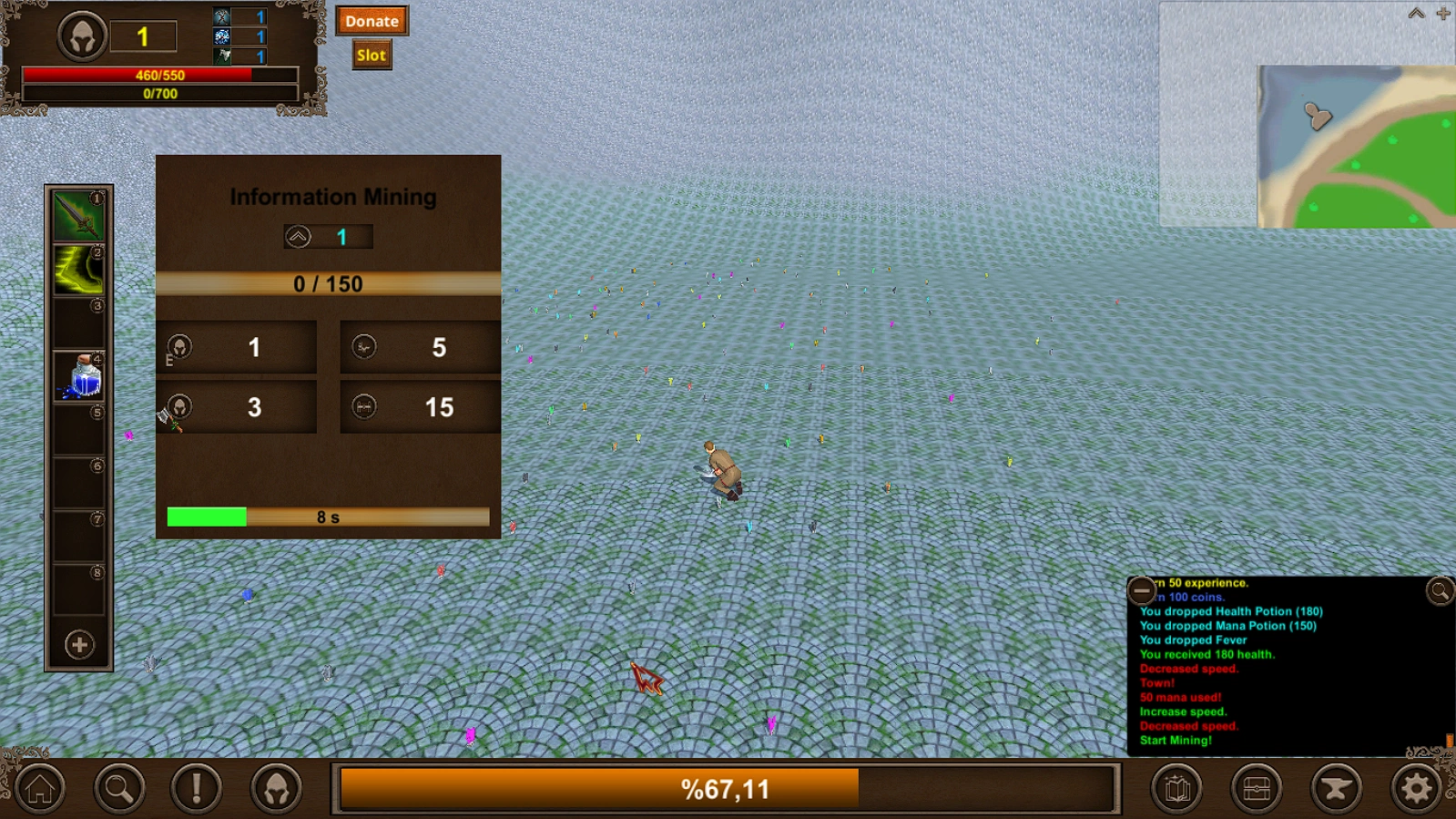This screenshot has height=819, width=1456.
Task: Open the book icon near bottom right
Action: pyautogui.click(x=1176, y=787)
